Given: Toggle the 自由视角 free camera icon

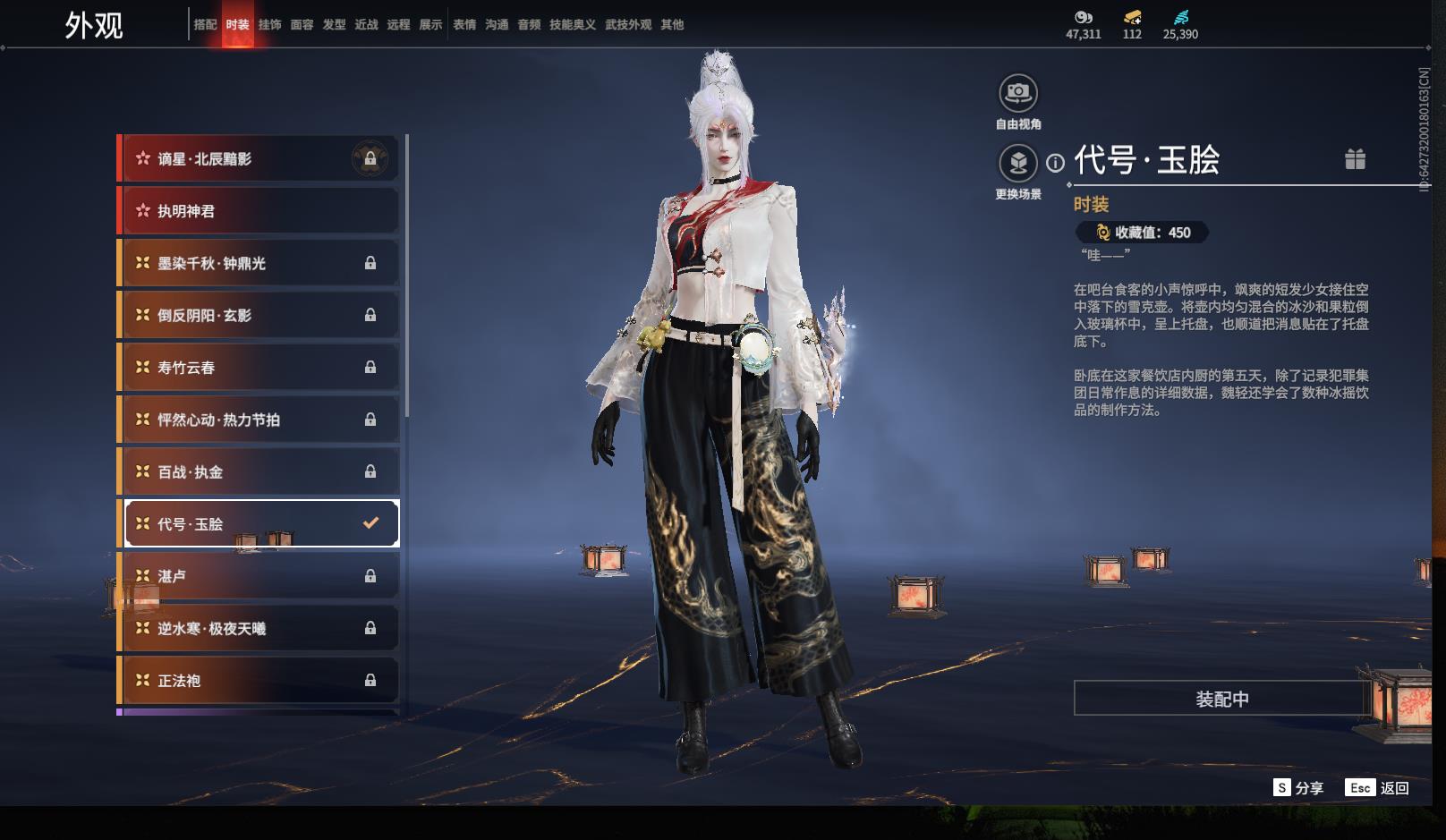Looking at the screenshot, I should pyautogui.click(x=1018, y=93).
